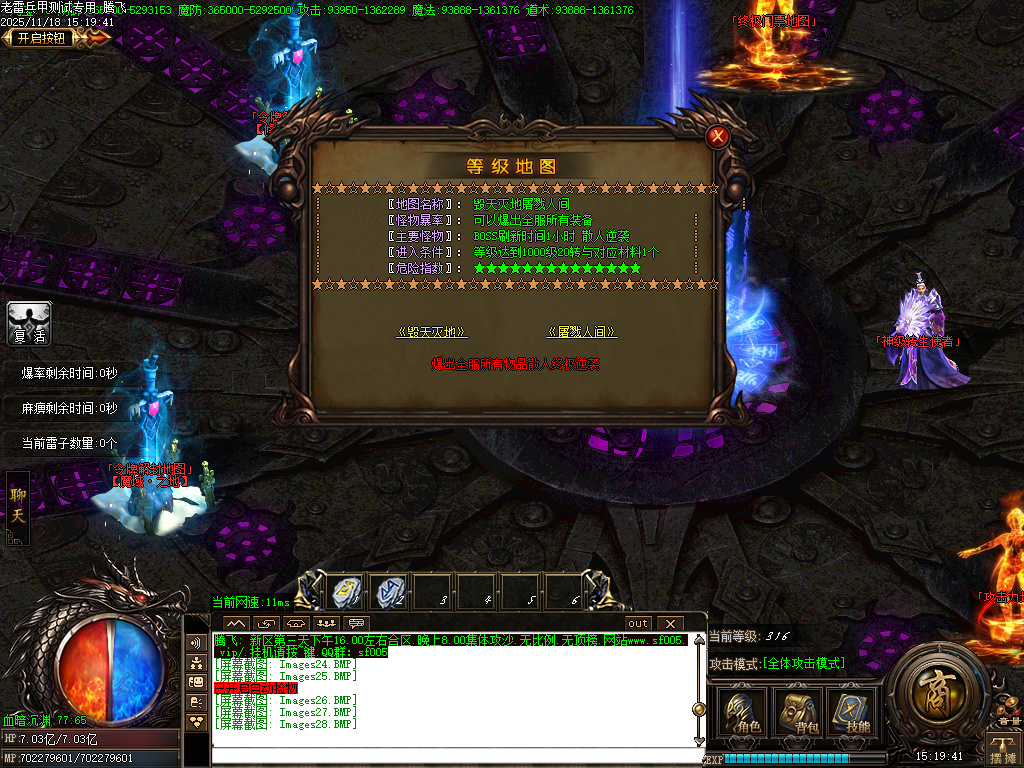Select the gold rune stone in hotbar slot 1
This screenshot has height=768, width=1024.
tap(346, 592)
